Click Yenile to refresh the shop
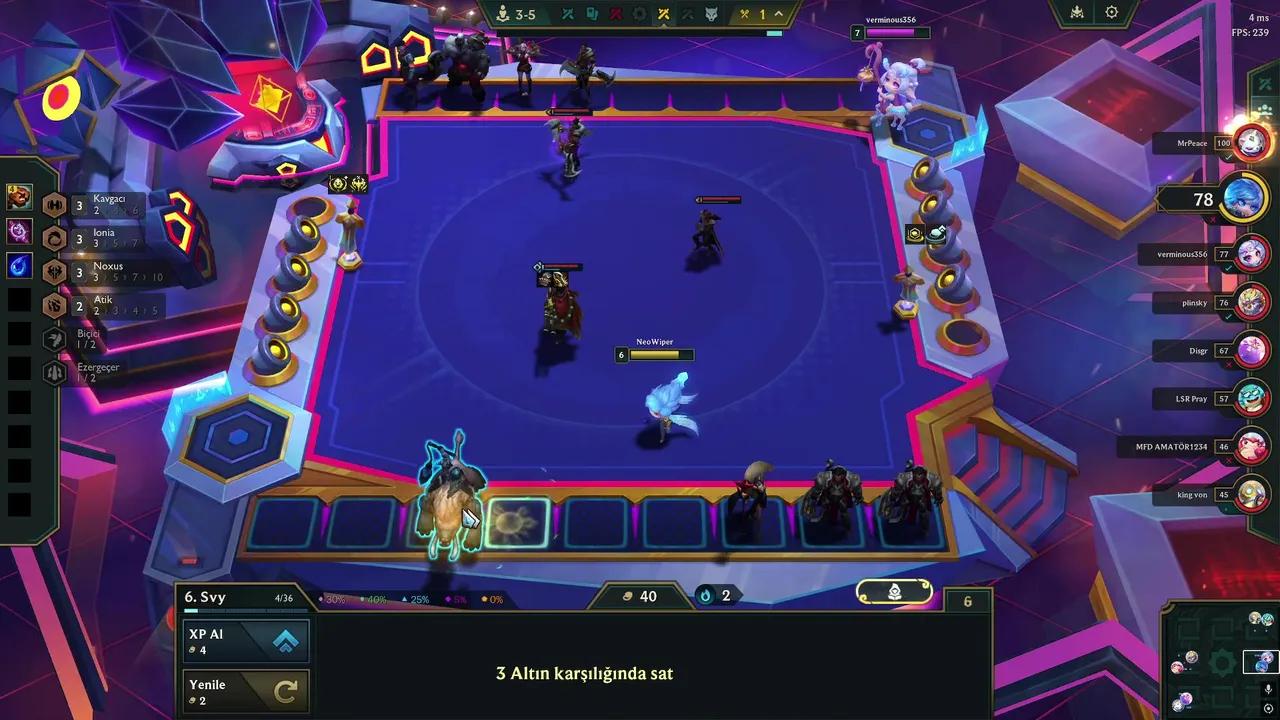The image size is (1280, 720). click(245, 690)
